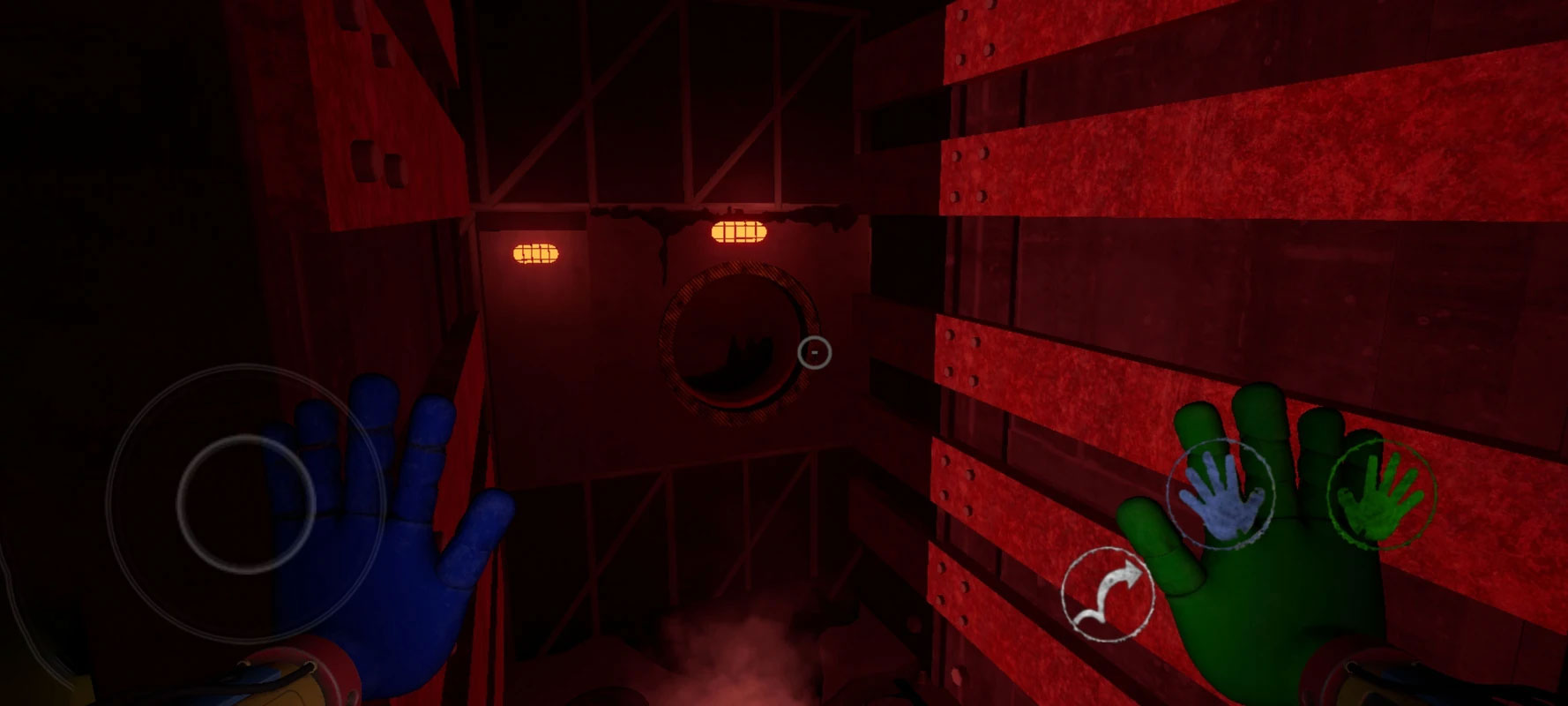This screenshot has width=1568, height=706.
Task: Tap the virtual movement joystick
Action: tap(246, 503)
